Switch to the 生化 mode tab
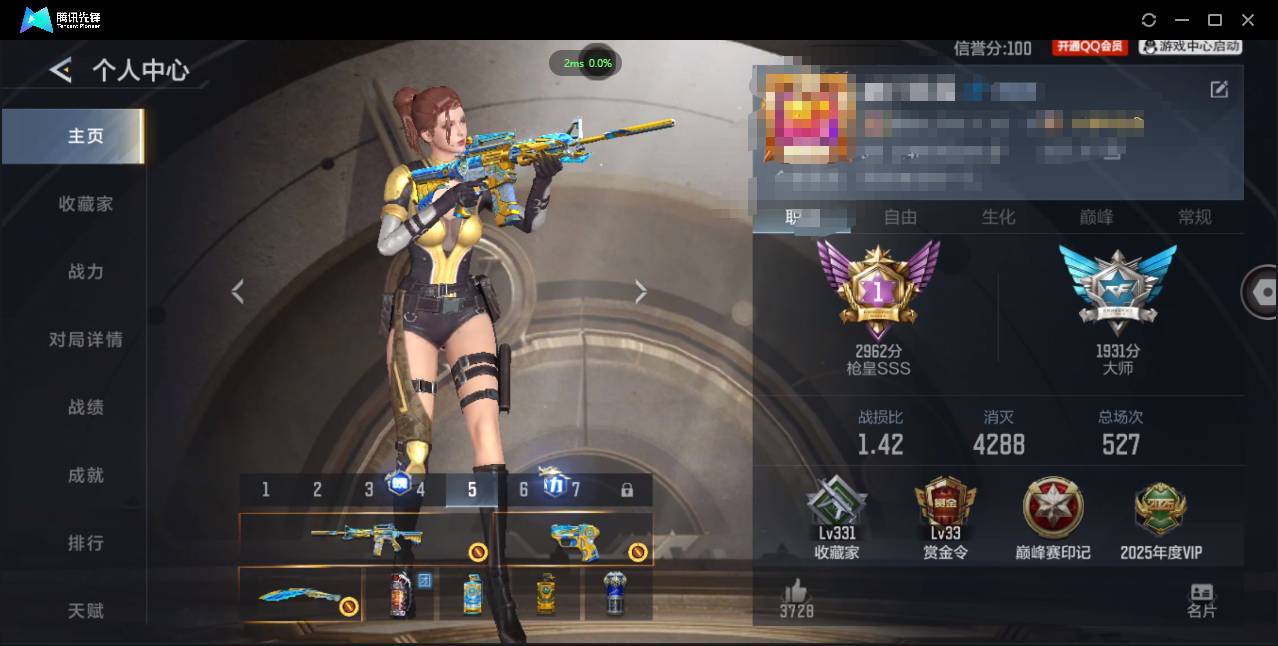The width and height of the screenshot is (1278, 646). [x=998, y=217]
